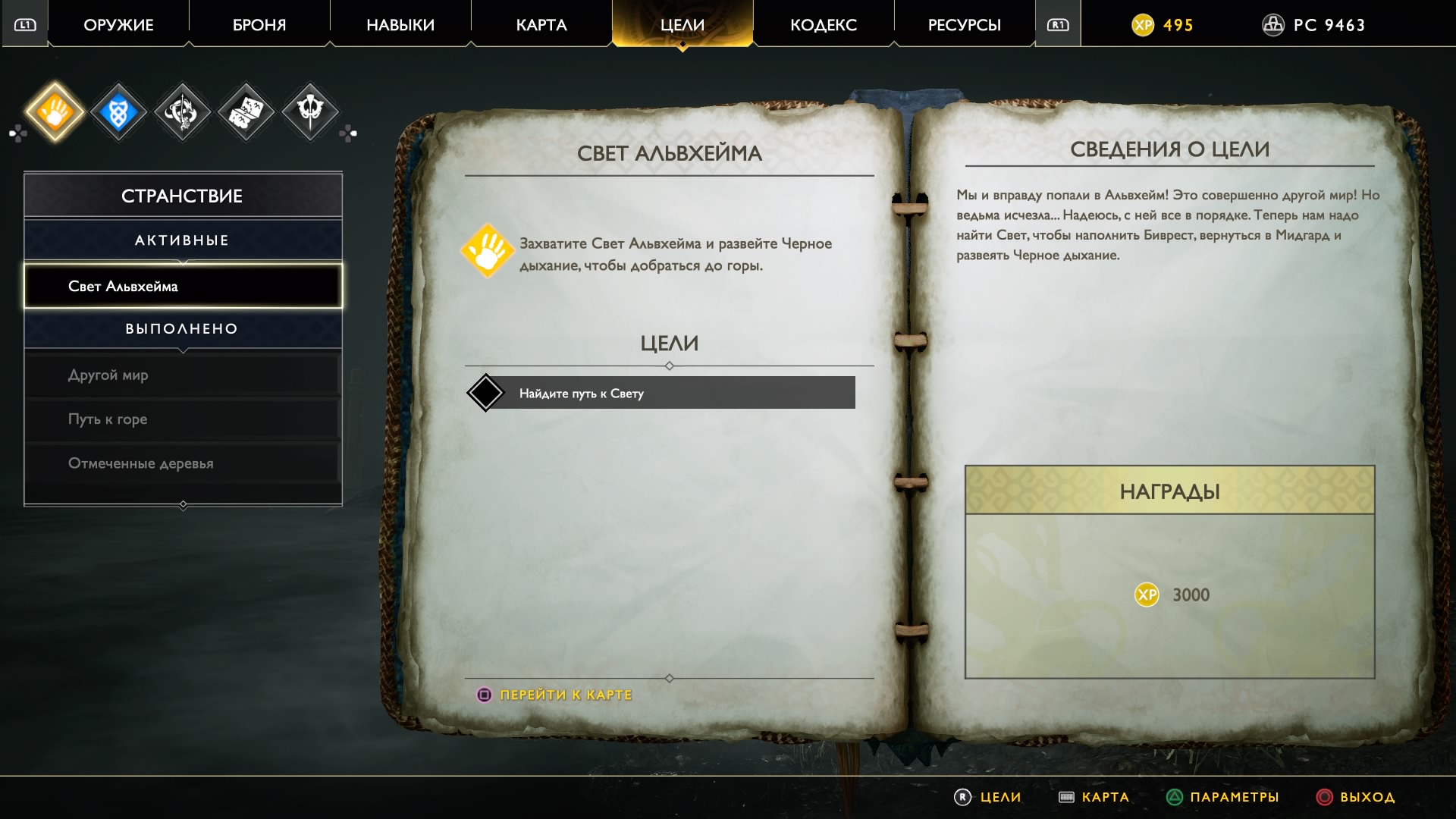Select the treasure map category icon
The width and height of the screenshot is (1456, 819).
click(246, 112)
